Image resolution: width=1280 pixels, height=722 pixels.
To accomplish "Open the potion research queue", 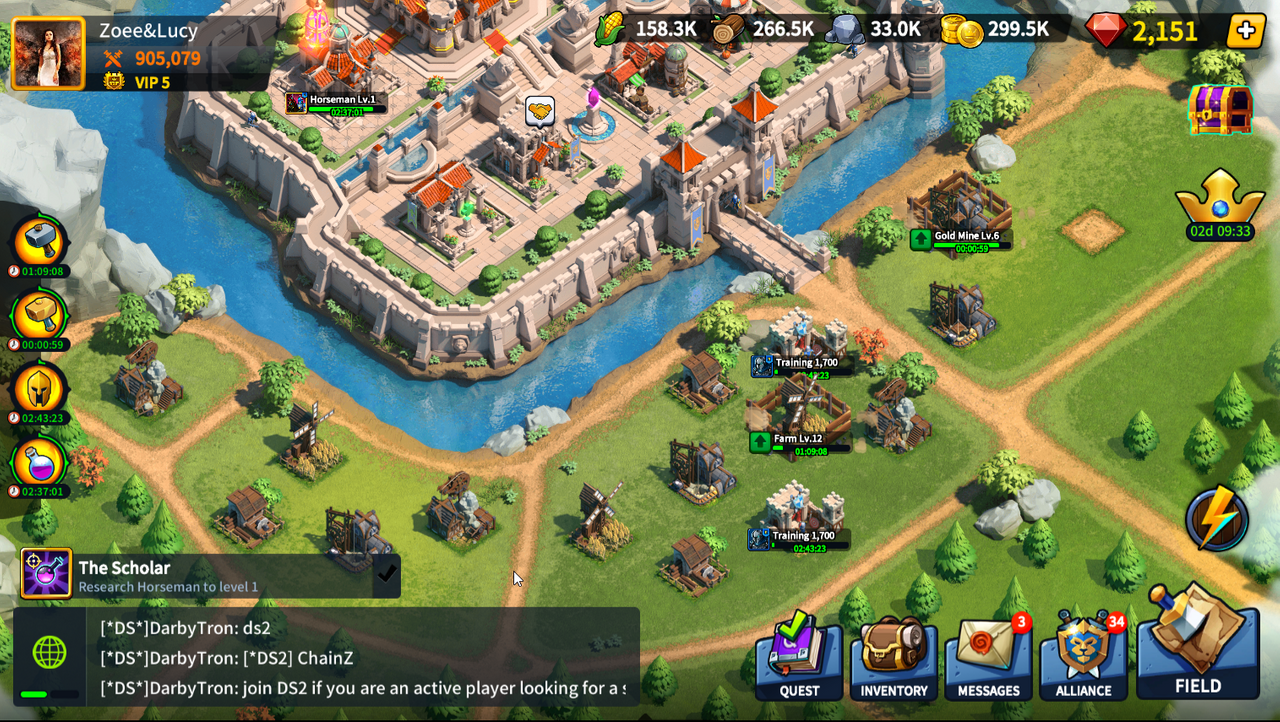I will [39, 463].
